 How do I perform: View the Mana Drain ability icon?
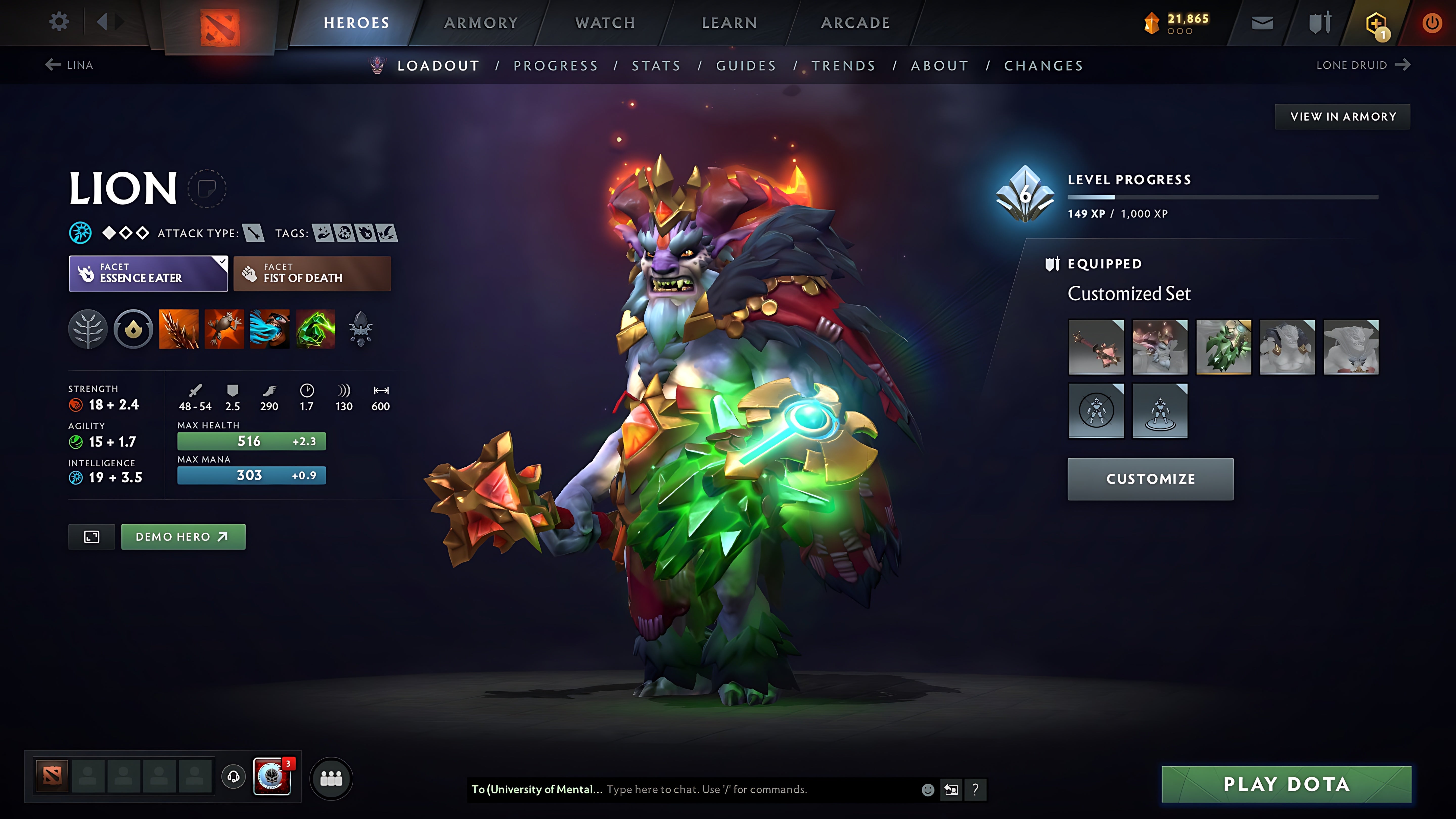click(270, 330)
